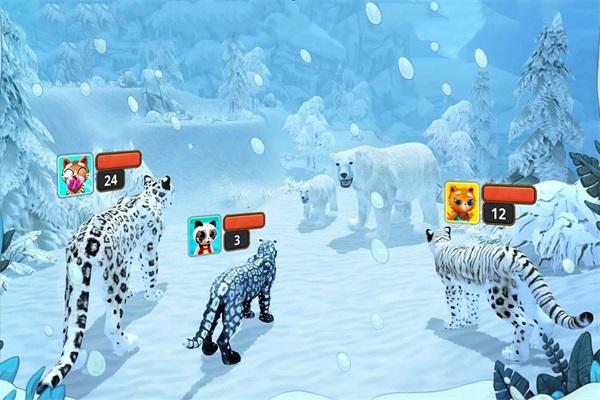This screenshot has width=600, height=400.
Task: Choose the orange cat player avatar
Action: tap(461, 203)
